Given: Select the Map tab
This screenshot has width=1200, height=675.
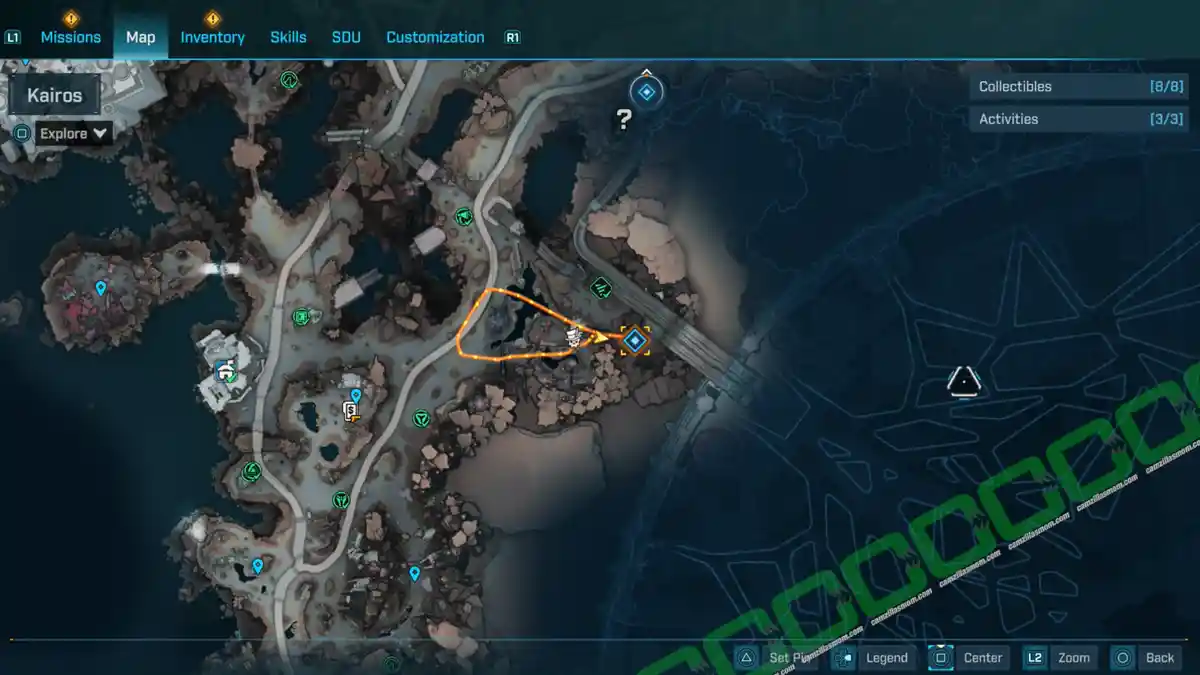Looking at the screenshot, I should tap(140, 37).
